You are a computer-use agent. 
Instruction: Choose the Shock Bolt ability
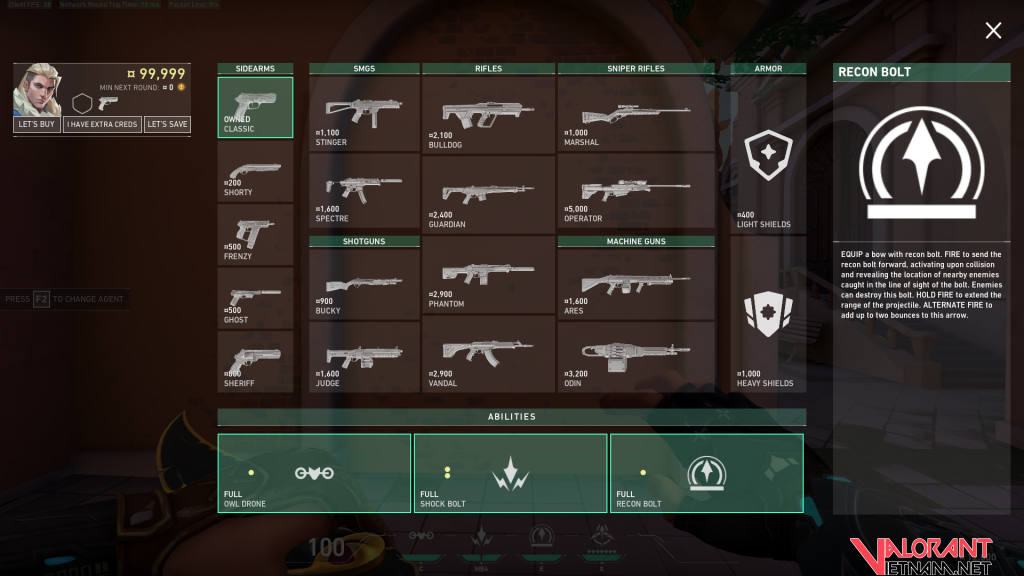[x=510, y=473]
